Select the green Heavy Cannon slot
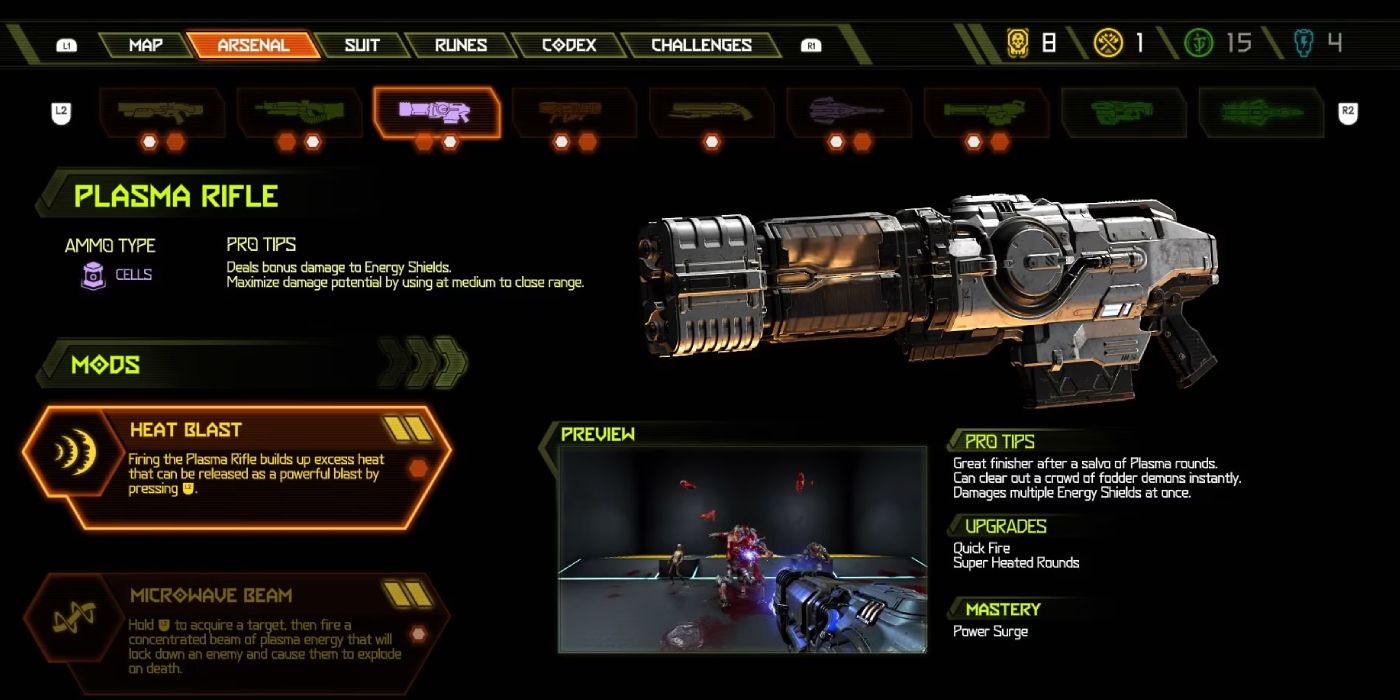Screen dimensions: 1400x700 coord(298,111)
